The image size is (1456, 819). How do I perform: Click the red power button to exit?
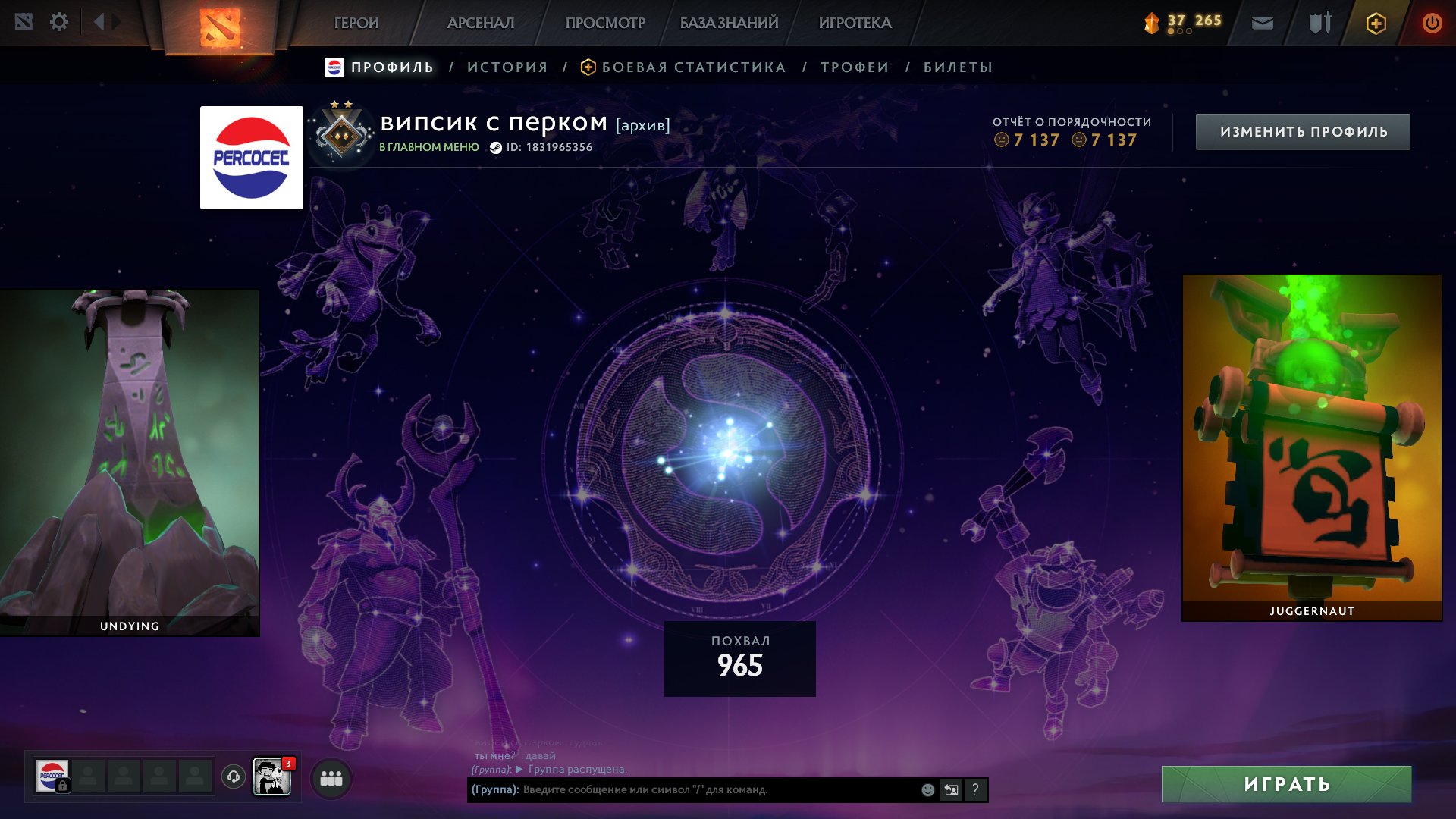coord(1433,22)
